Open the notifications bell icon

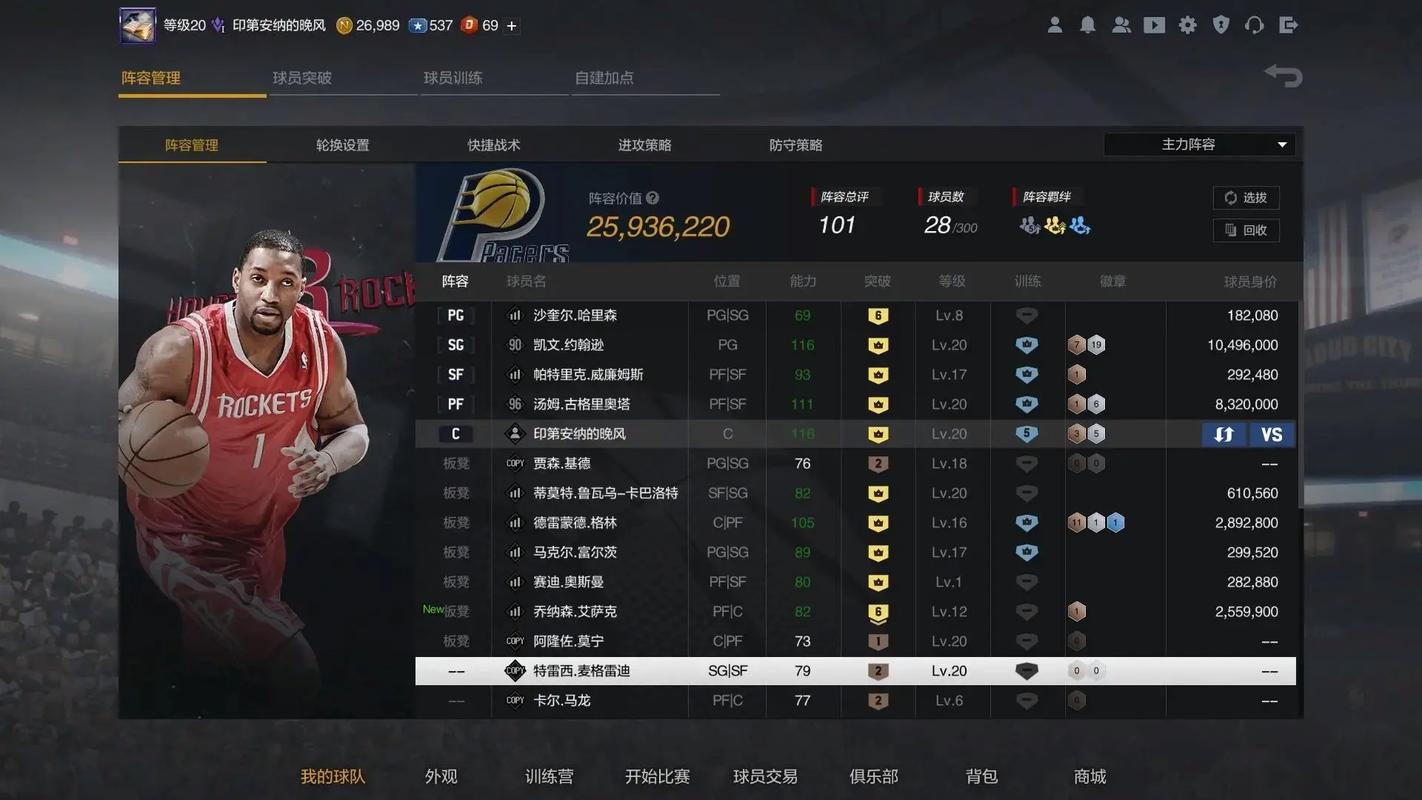point(1088,24)
